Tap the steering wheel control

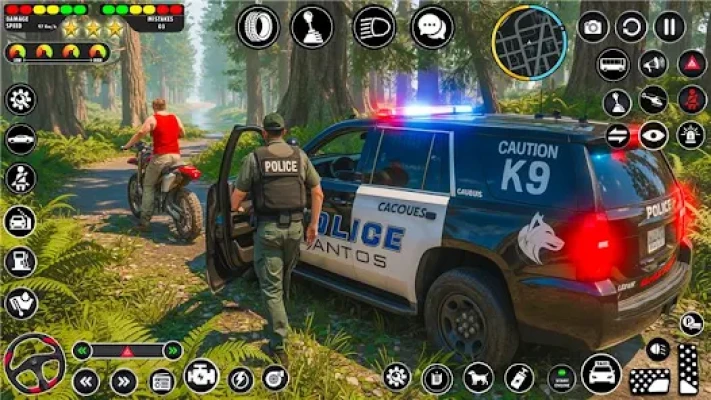(x=33, y=364)
